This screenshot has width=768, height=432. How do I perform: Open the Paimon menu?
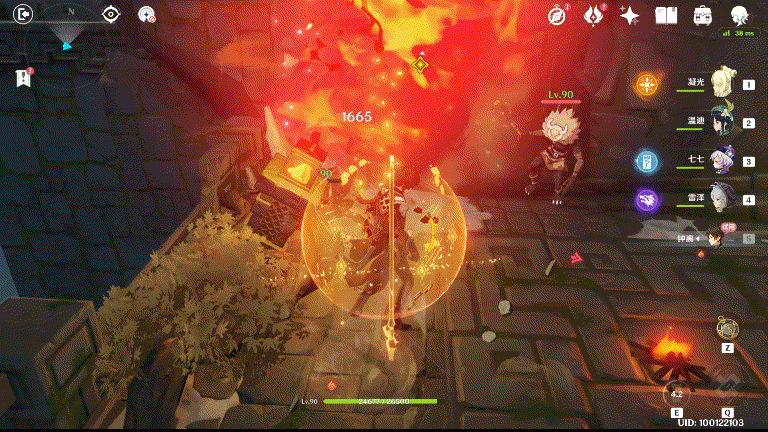pyautogui.click(x=741, y=15)
